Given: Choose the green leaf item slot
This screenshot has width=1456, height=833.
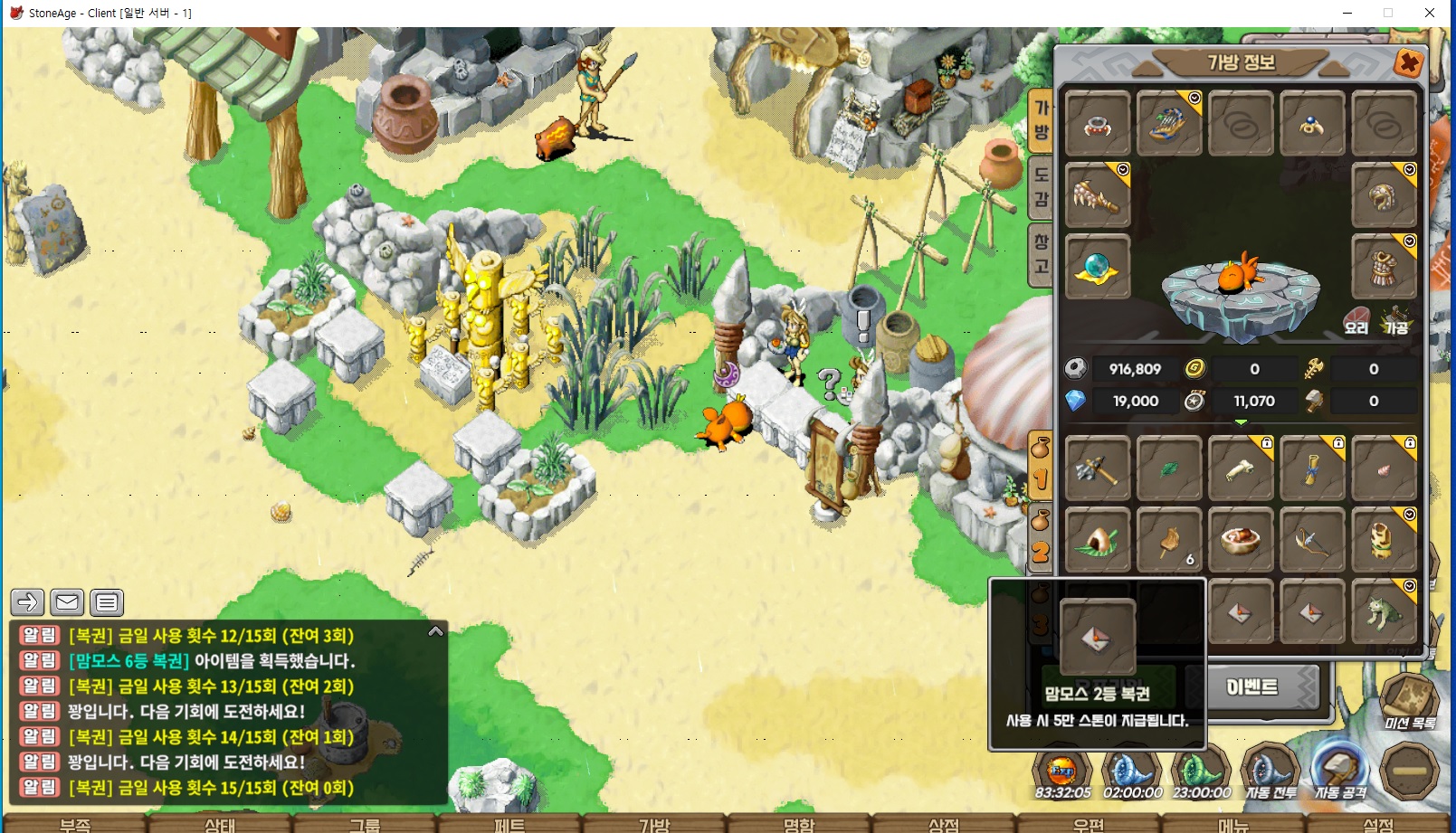Looking at the screenshot, I should pyautogui.click(x=1168, y=469).
